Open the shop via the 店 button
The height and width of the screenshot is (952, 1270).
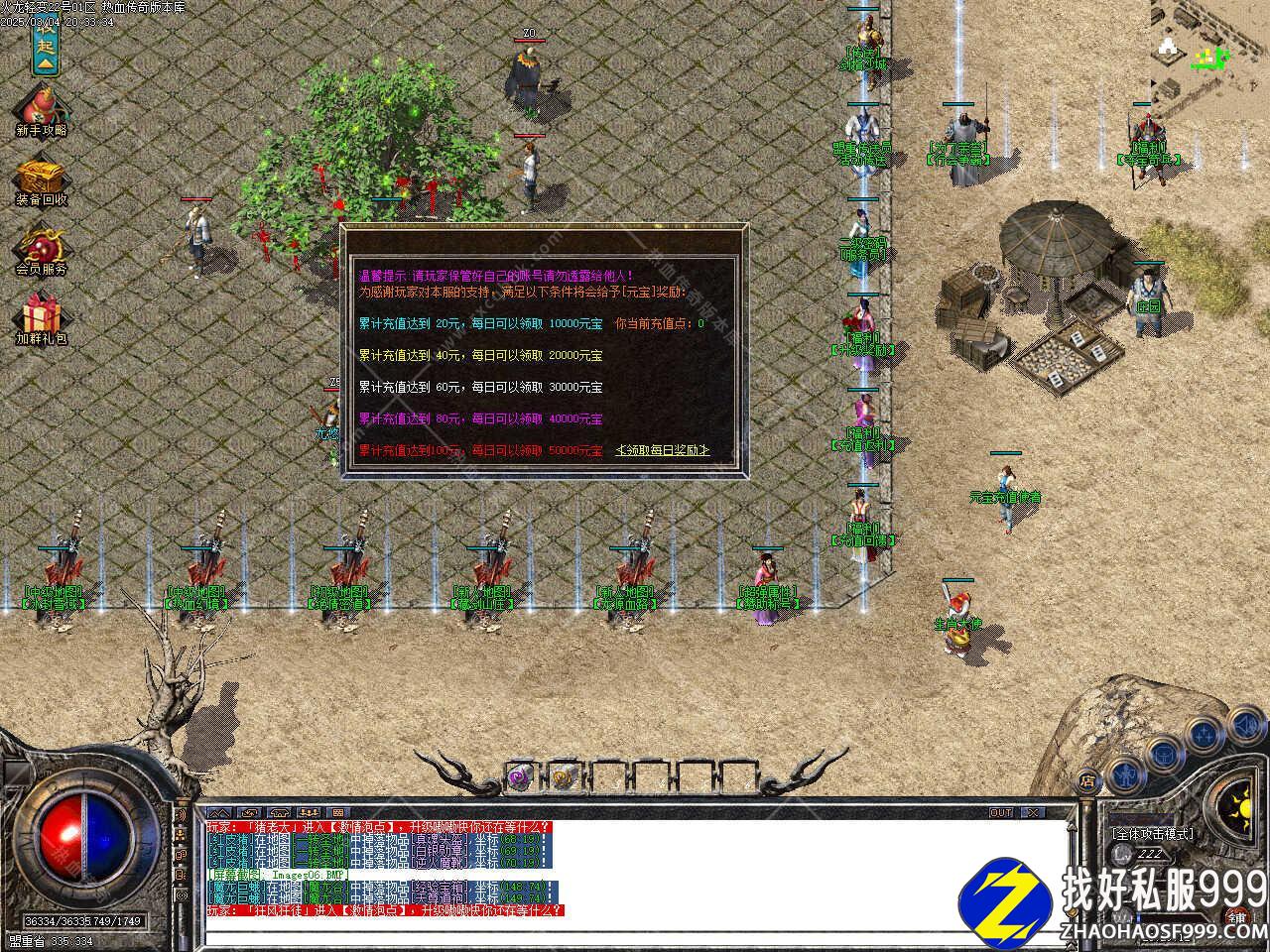(x=1087, y=780)
